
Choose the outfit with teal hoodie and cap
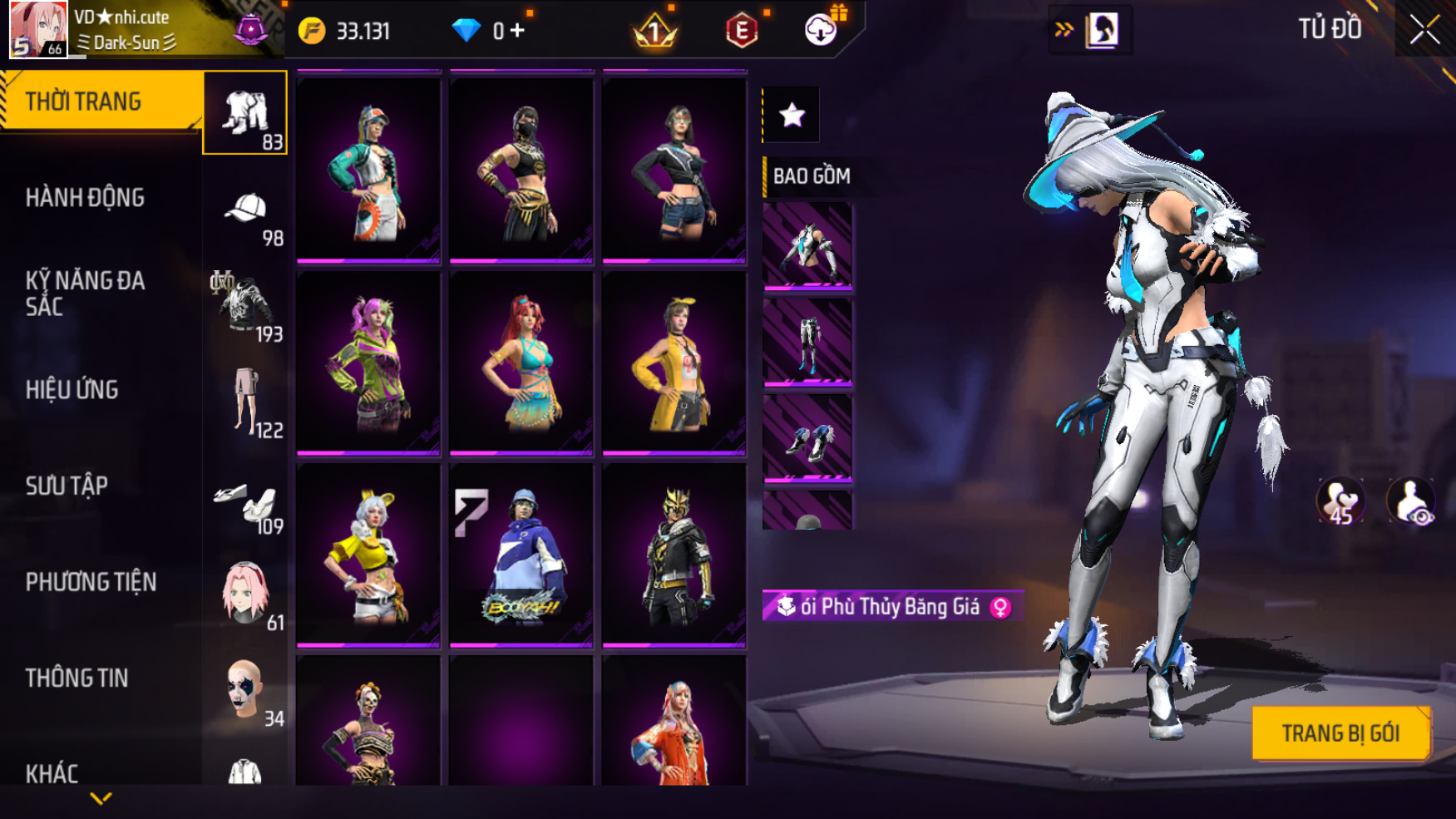(368, 170)
